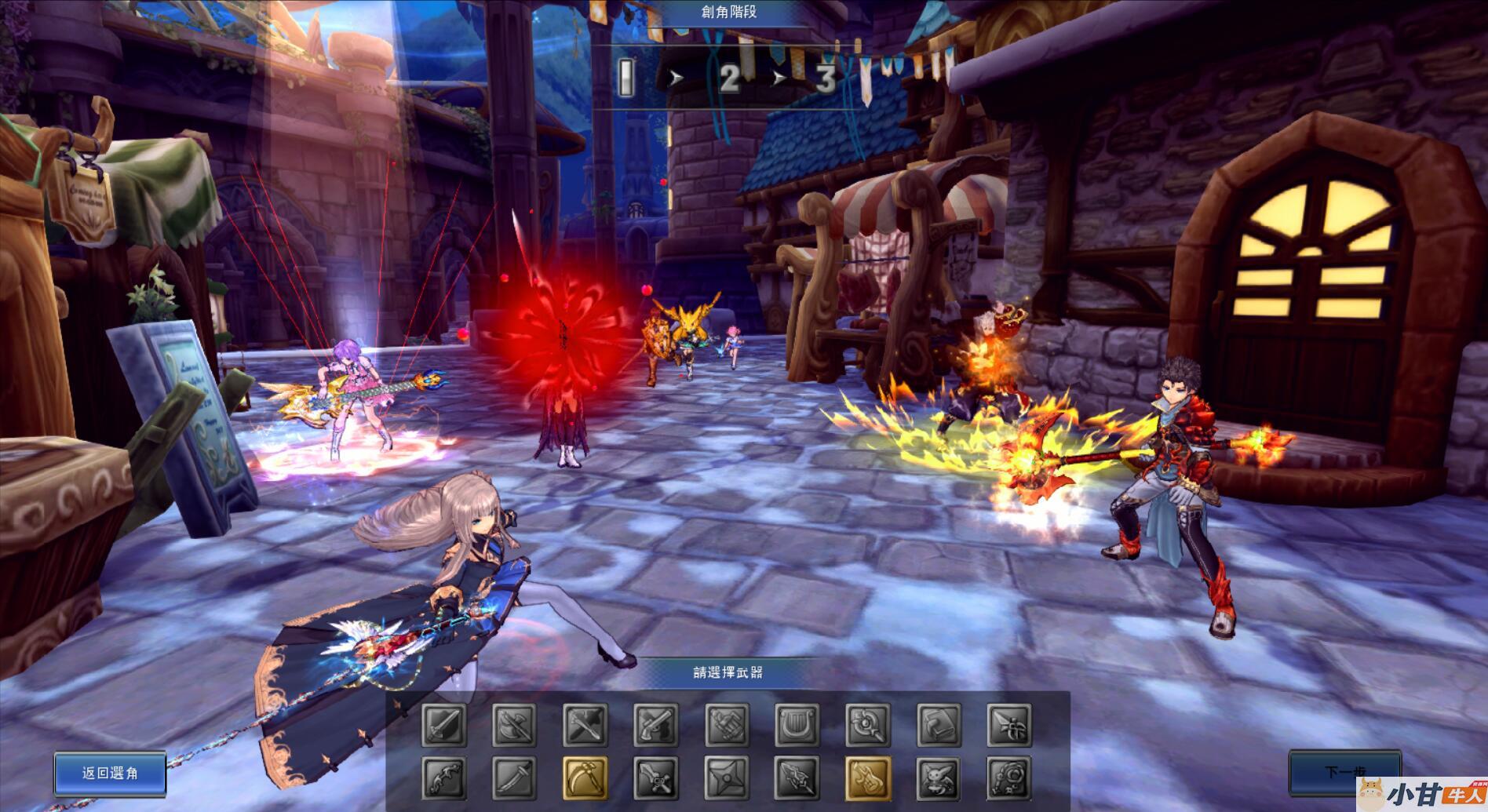Select the sword with crossbones weapon icon

click(656, 777)
